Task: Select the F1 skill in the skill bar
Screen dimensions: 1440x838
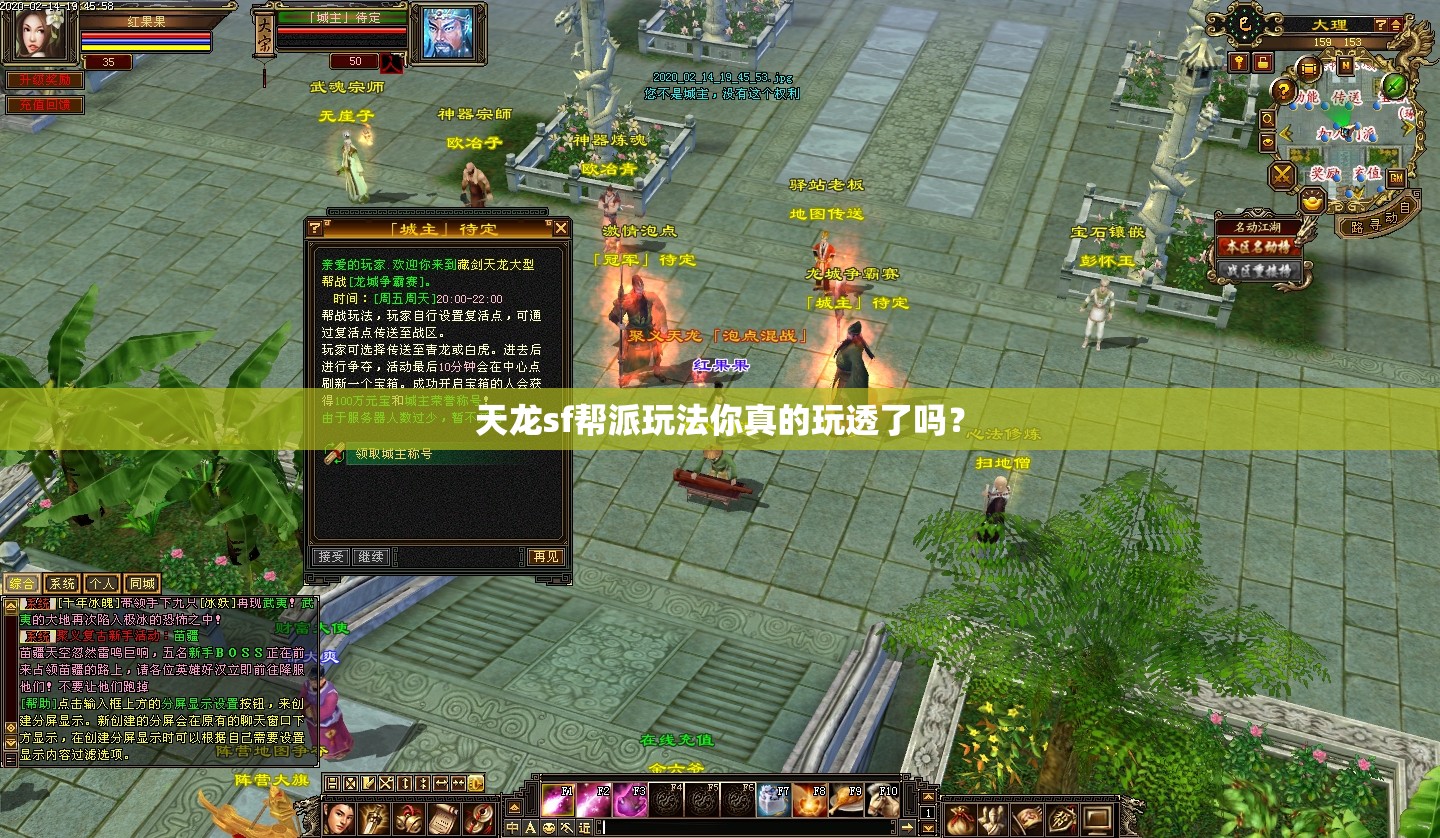Action: pyautogui.click(x=557, y=799)
